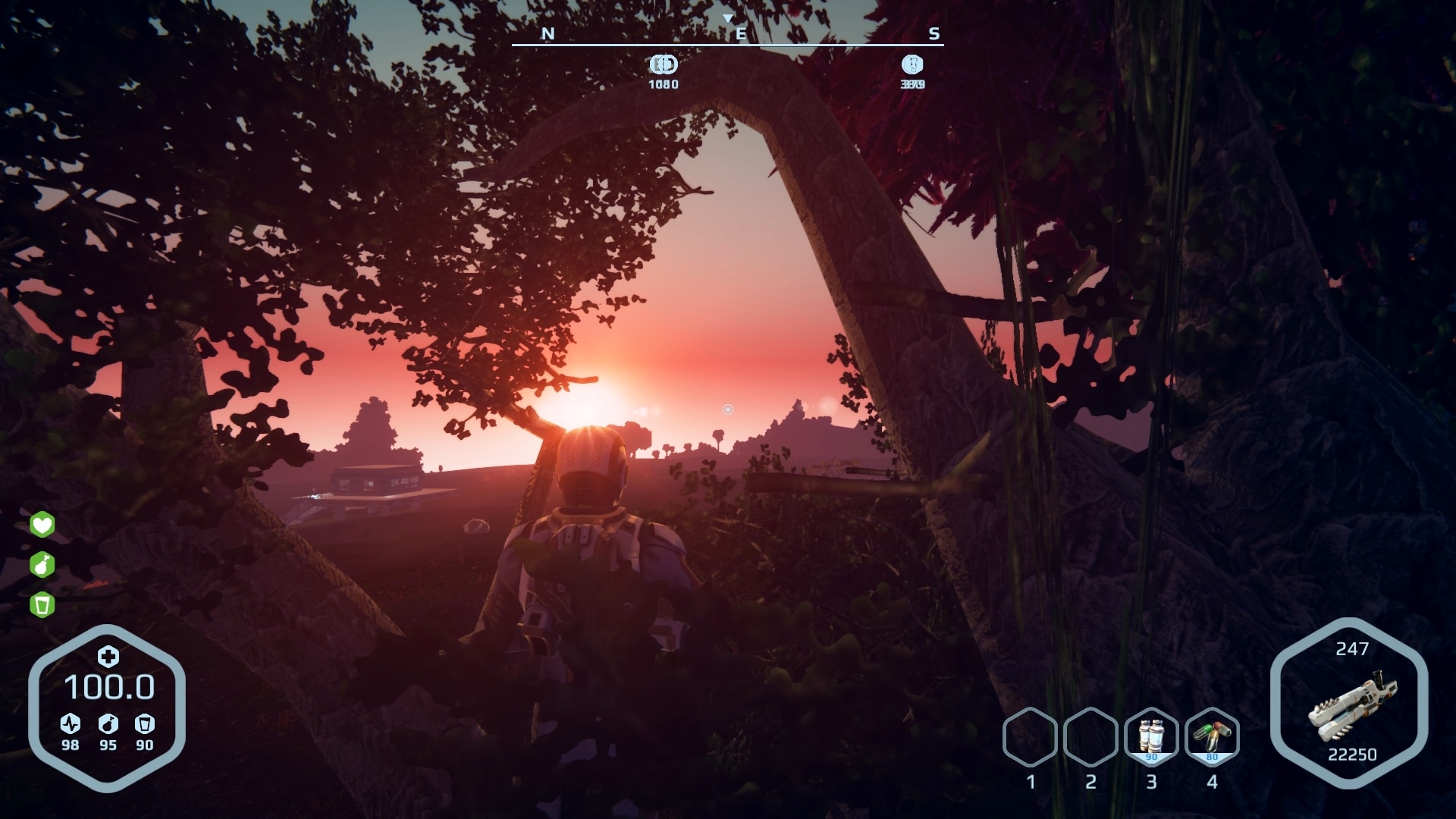Click the blue fill meter showing 90 on slot 3
This screenshot has width=1456, height=819.
[1152, 756]
